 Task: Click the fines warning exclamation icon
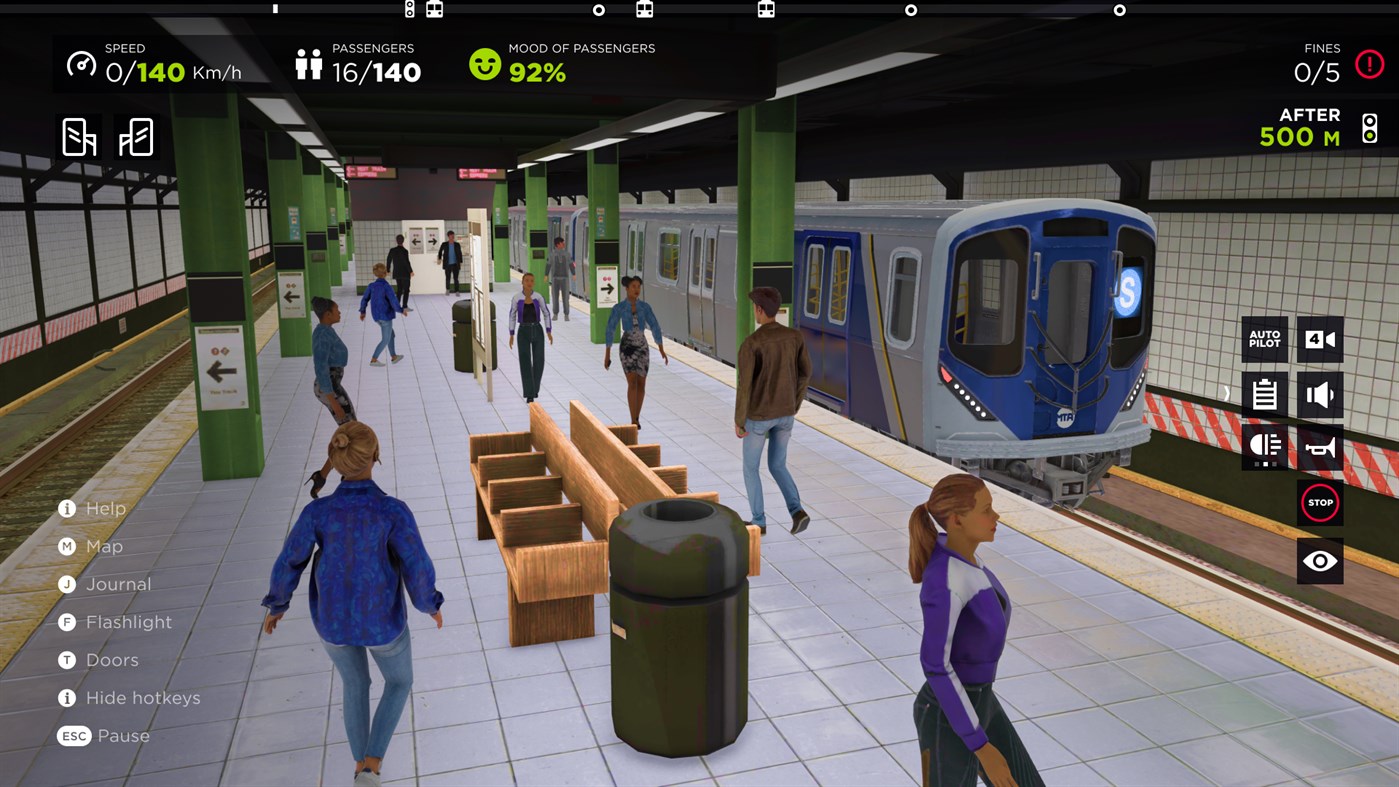(x=1368, y=63)
